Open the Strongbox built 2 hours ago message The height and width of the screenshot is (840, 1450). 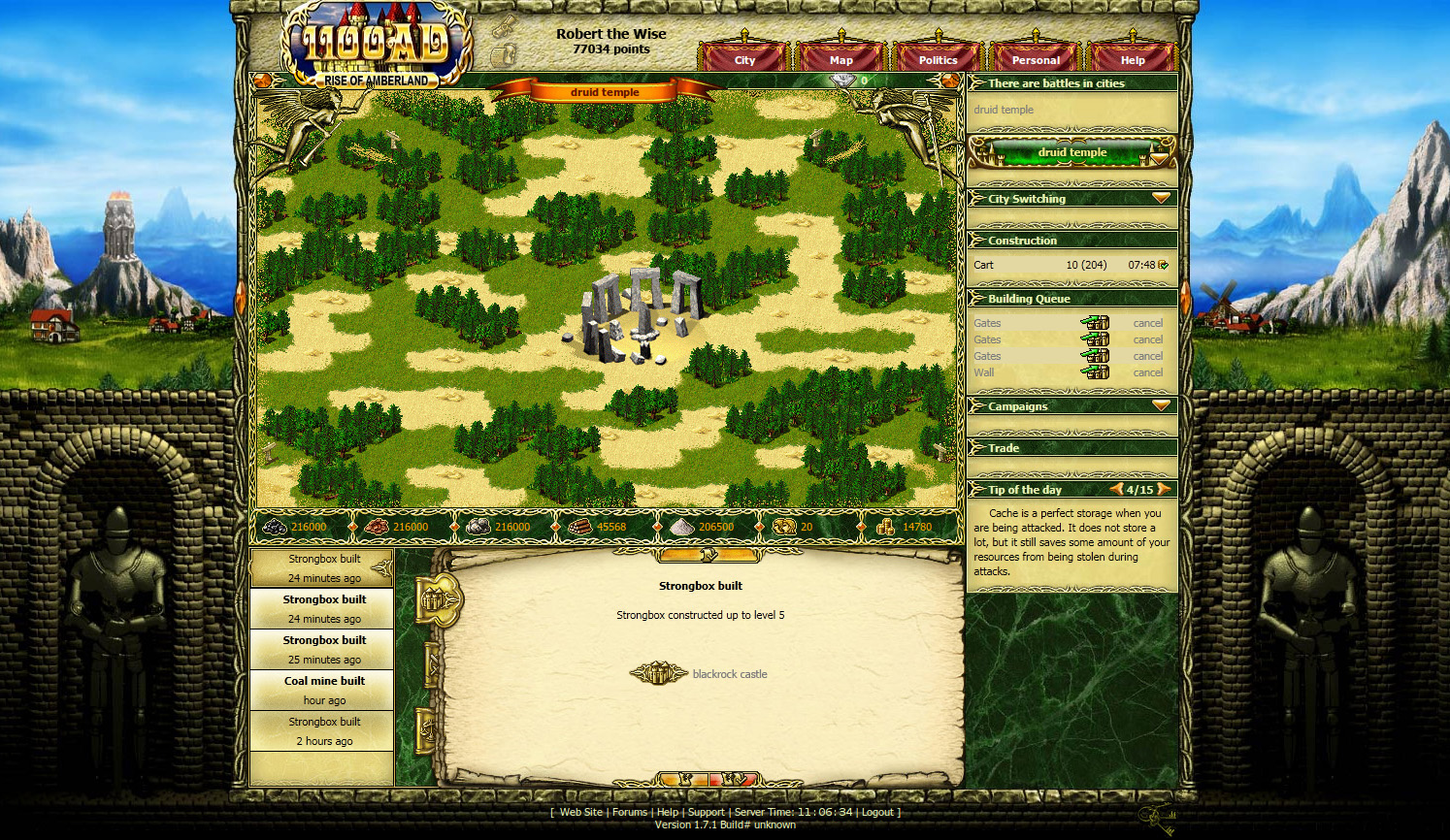(324, 730)
